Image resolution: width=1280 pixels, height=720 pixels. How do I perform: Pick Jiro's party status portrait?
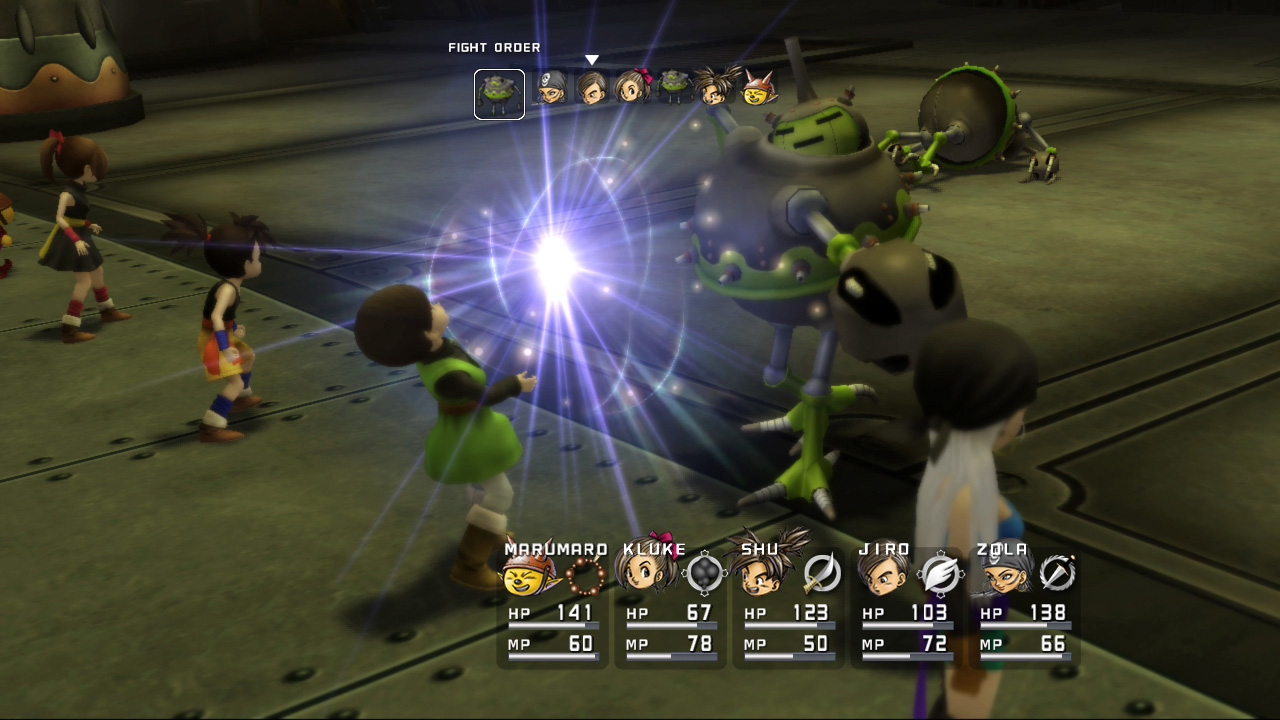coord(883,573)
